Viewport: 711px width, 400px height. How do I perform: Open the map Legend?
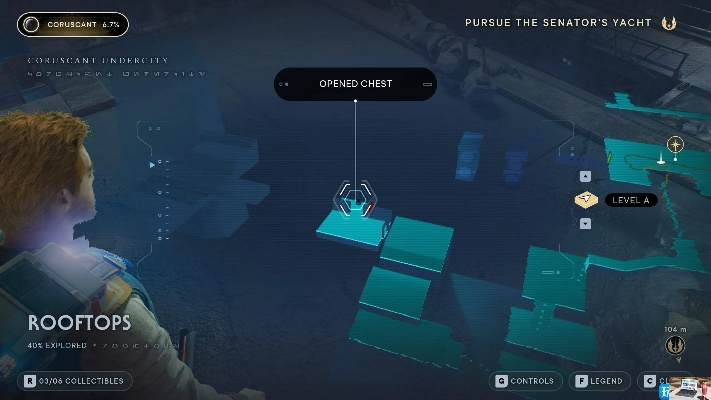click(x=600, y=381)
